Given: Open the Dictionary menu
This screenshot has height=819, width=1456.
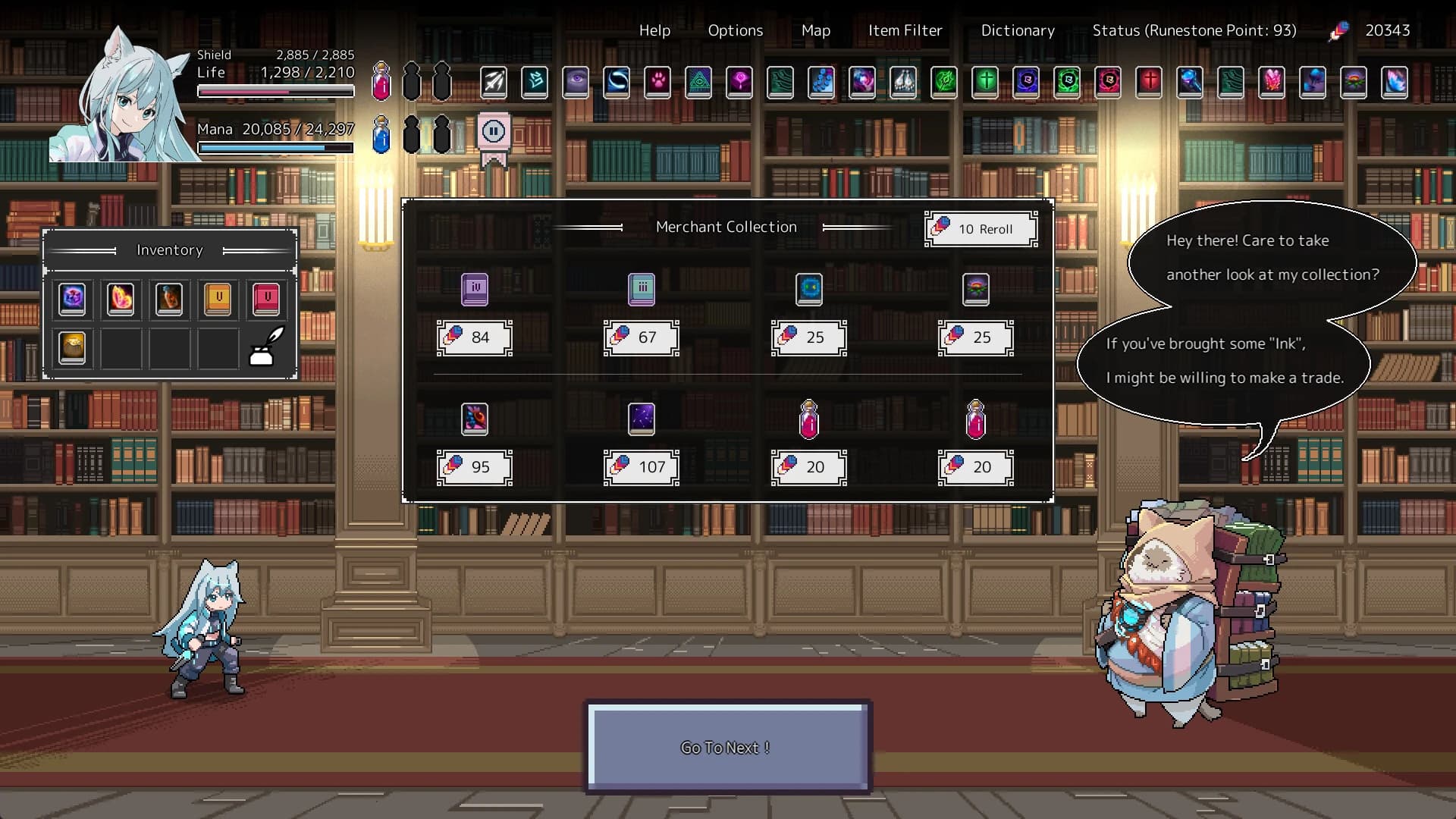Looking at the screenshot, I should 1018,30.
